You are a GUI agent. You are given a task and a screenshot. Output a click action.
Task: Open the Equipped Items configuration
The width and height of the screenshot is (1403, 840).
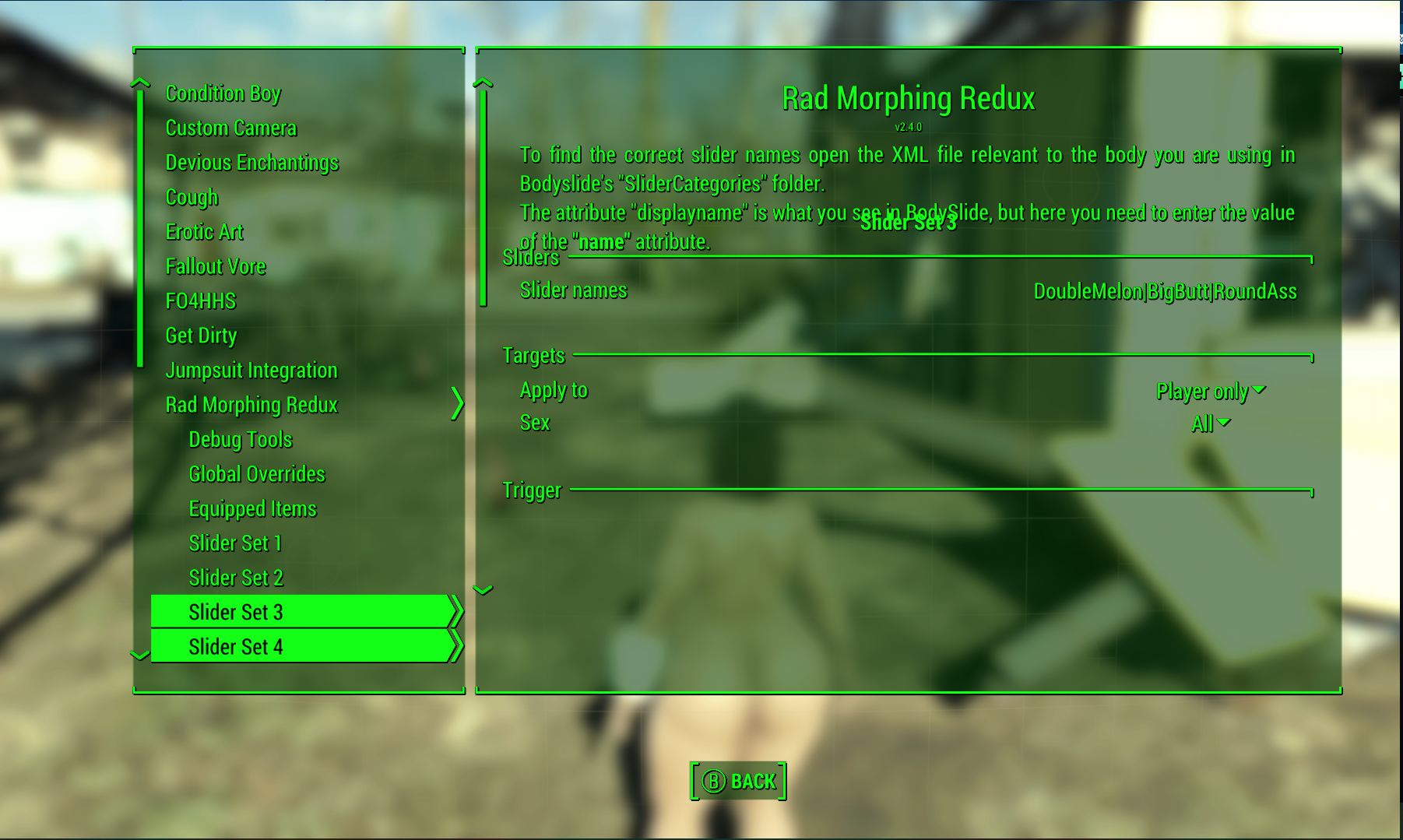tap(251, 508)
